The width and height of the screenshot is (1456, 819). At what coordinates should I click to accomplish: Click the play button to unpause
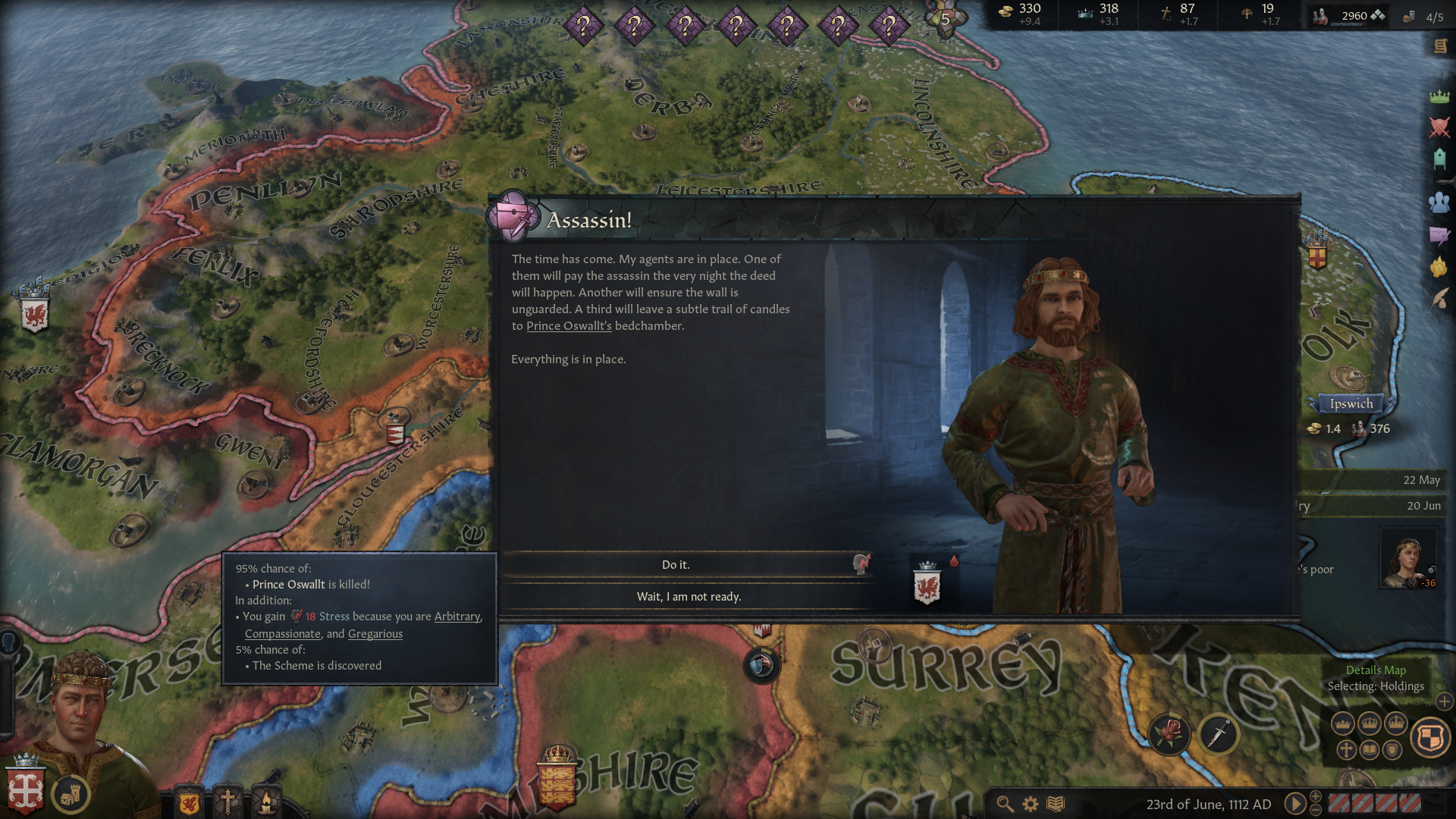(x=1294, y=804)
